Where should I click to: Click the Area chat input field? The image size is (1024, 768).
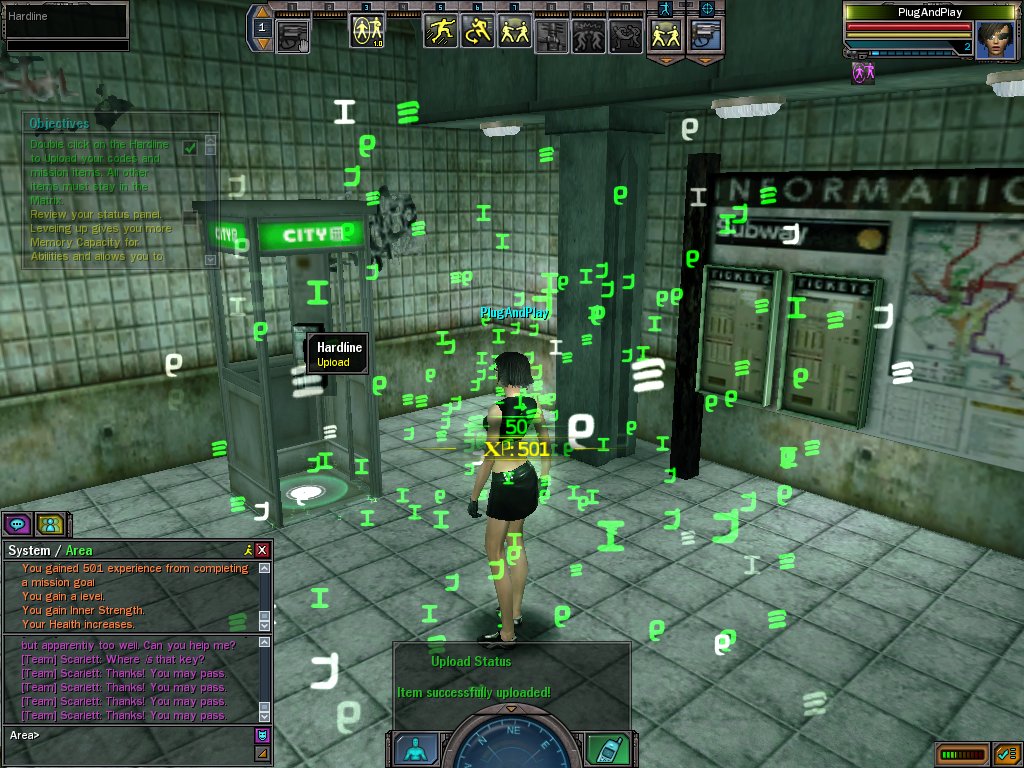pos(130,735)
